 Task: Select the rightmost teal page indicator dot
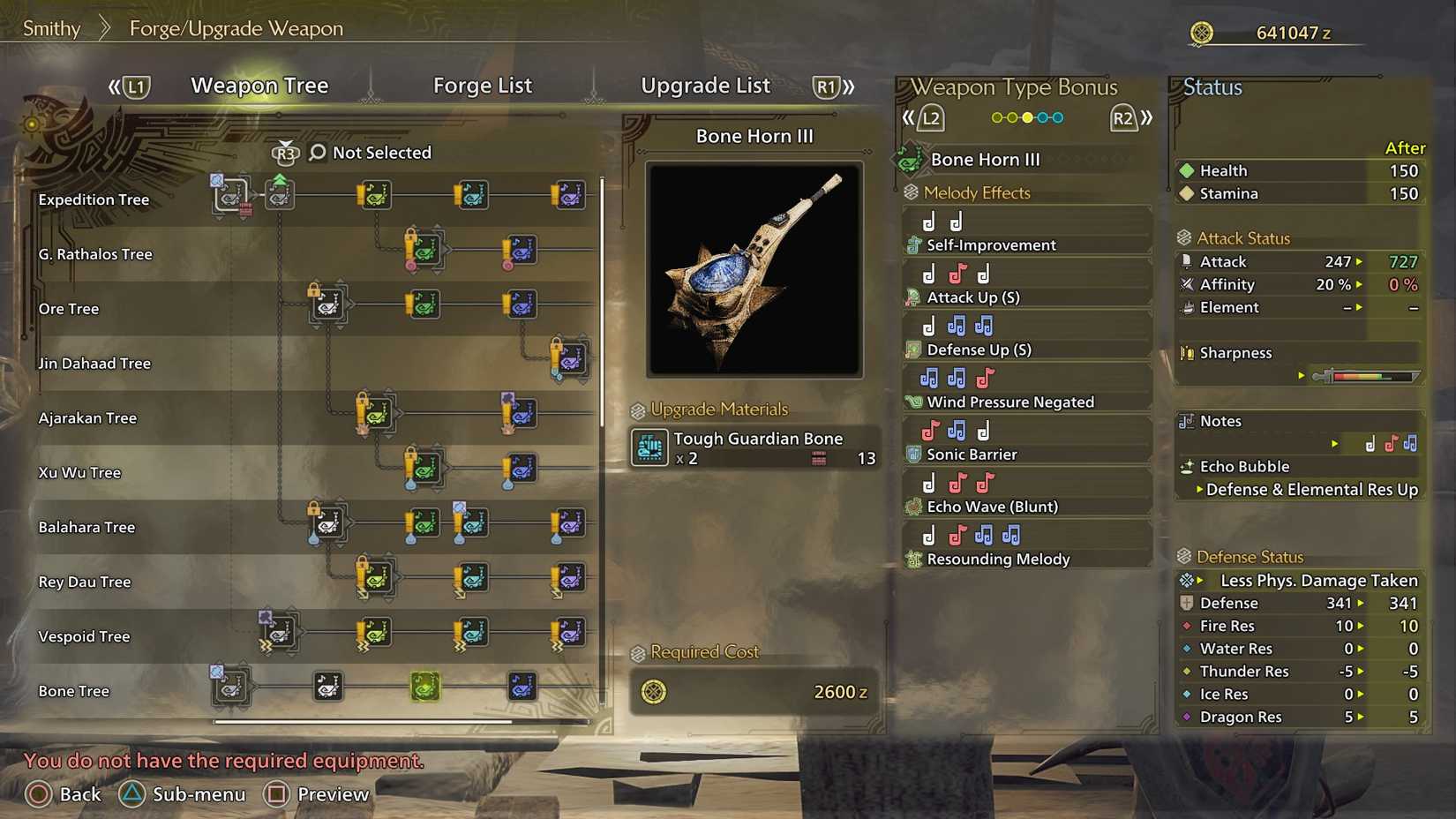pos(1059,117)
